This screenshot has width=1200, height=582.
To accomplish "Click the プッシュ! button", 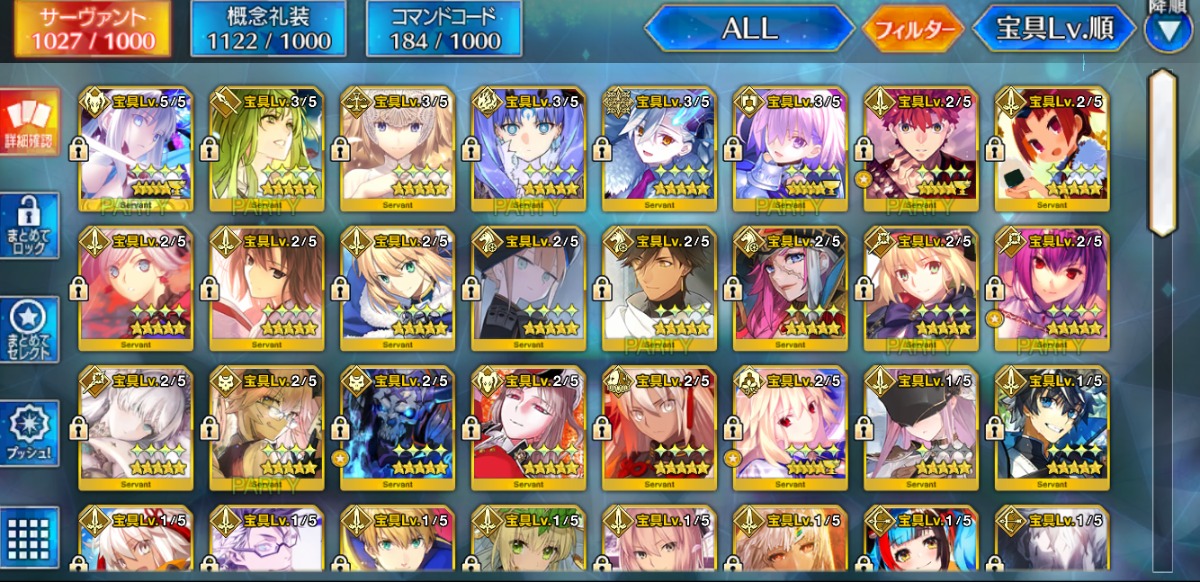I will coord(30,434).
